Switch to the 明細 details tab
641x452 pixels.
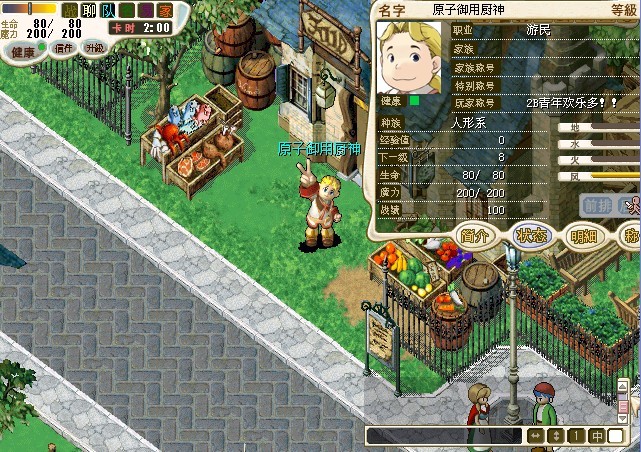[x=582, y=236]
